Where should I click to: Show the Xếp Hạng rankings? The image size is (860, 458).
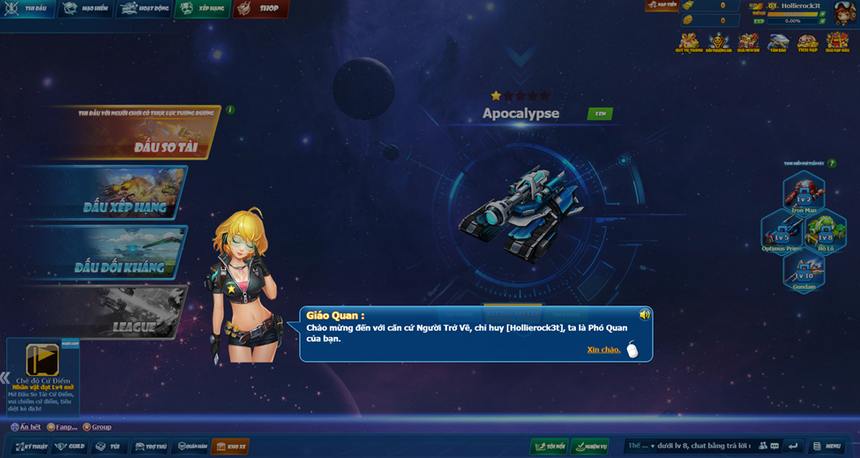203,9
